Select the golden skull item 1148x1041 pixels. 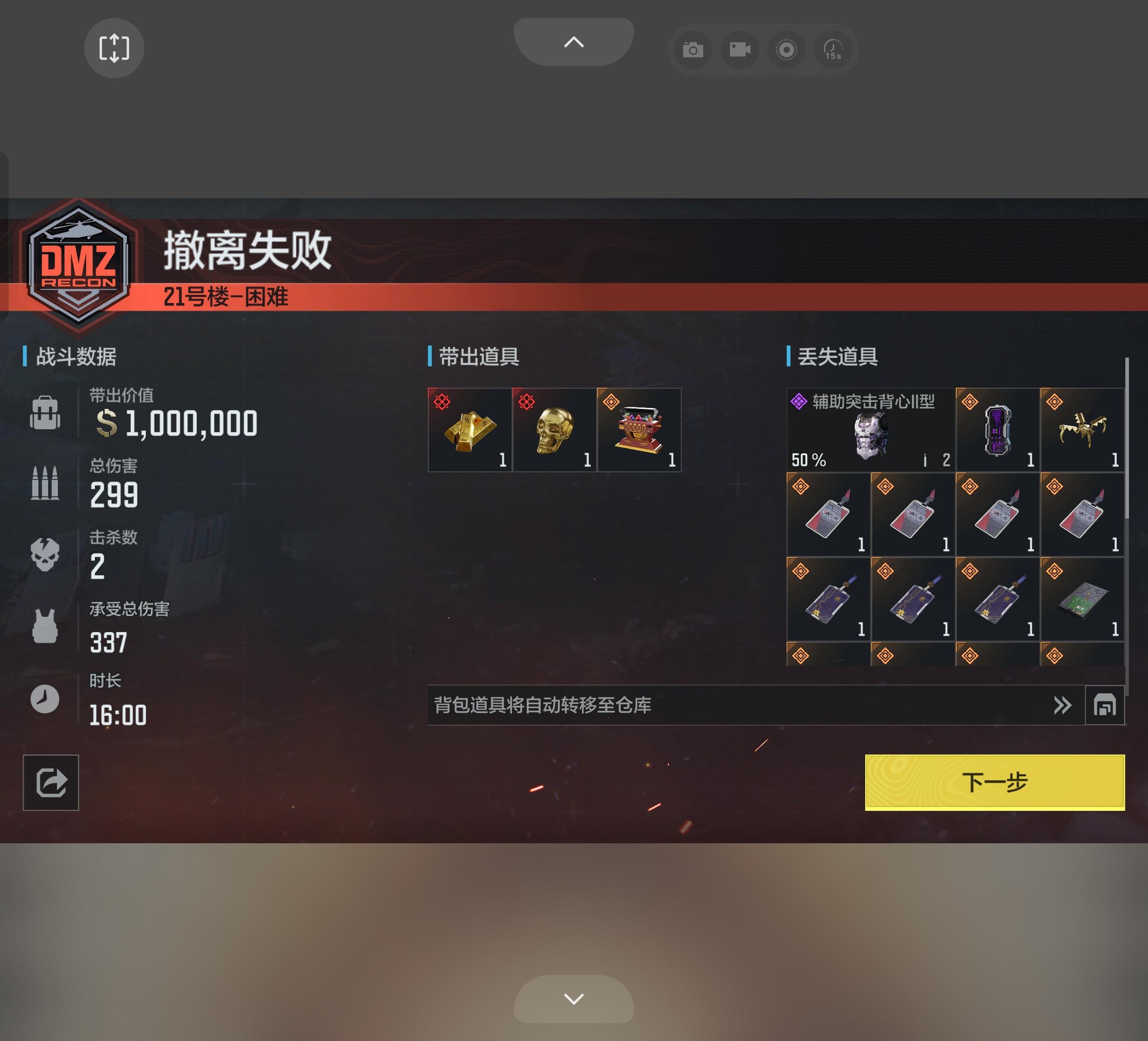pyautogui.click(x=554, y=430)
